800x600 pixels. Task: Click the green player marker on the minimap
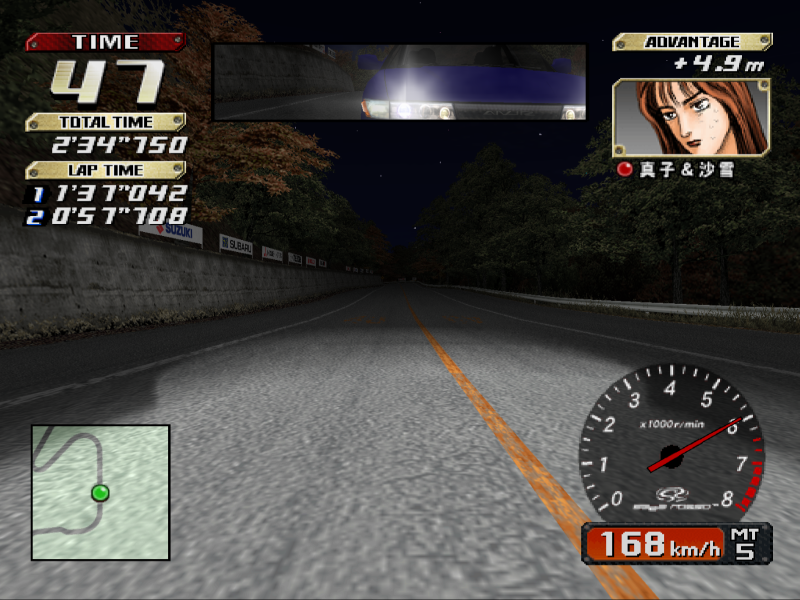coord(100,492)
